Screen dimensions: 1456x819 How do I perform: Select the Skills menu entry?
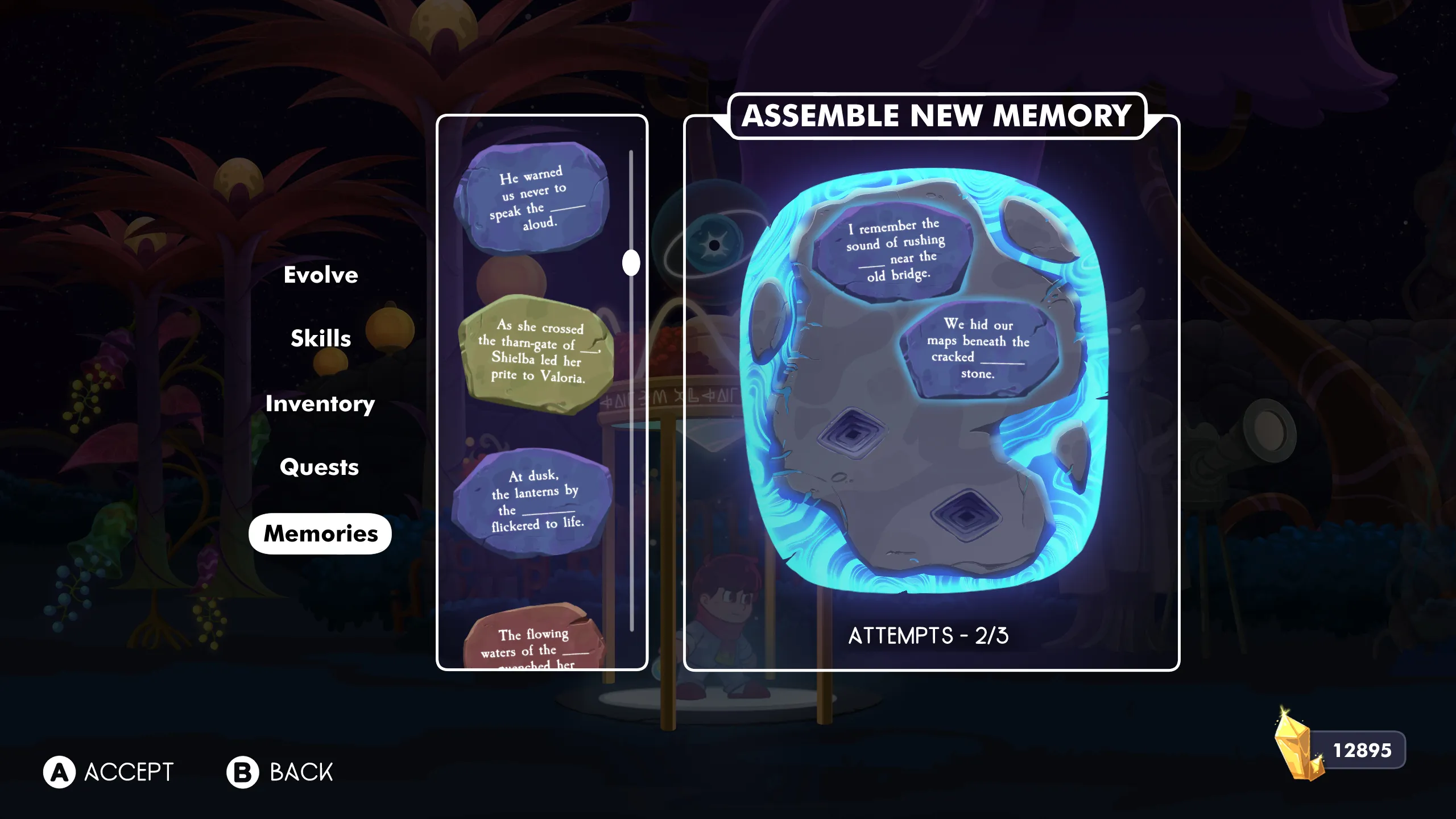(321, 339)
